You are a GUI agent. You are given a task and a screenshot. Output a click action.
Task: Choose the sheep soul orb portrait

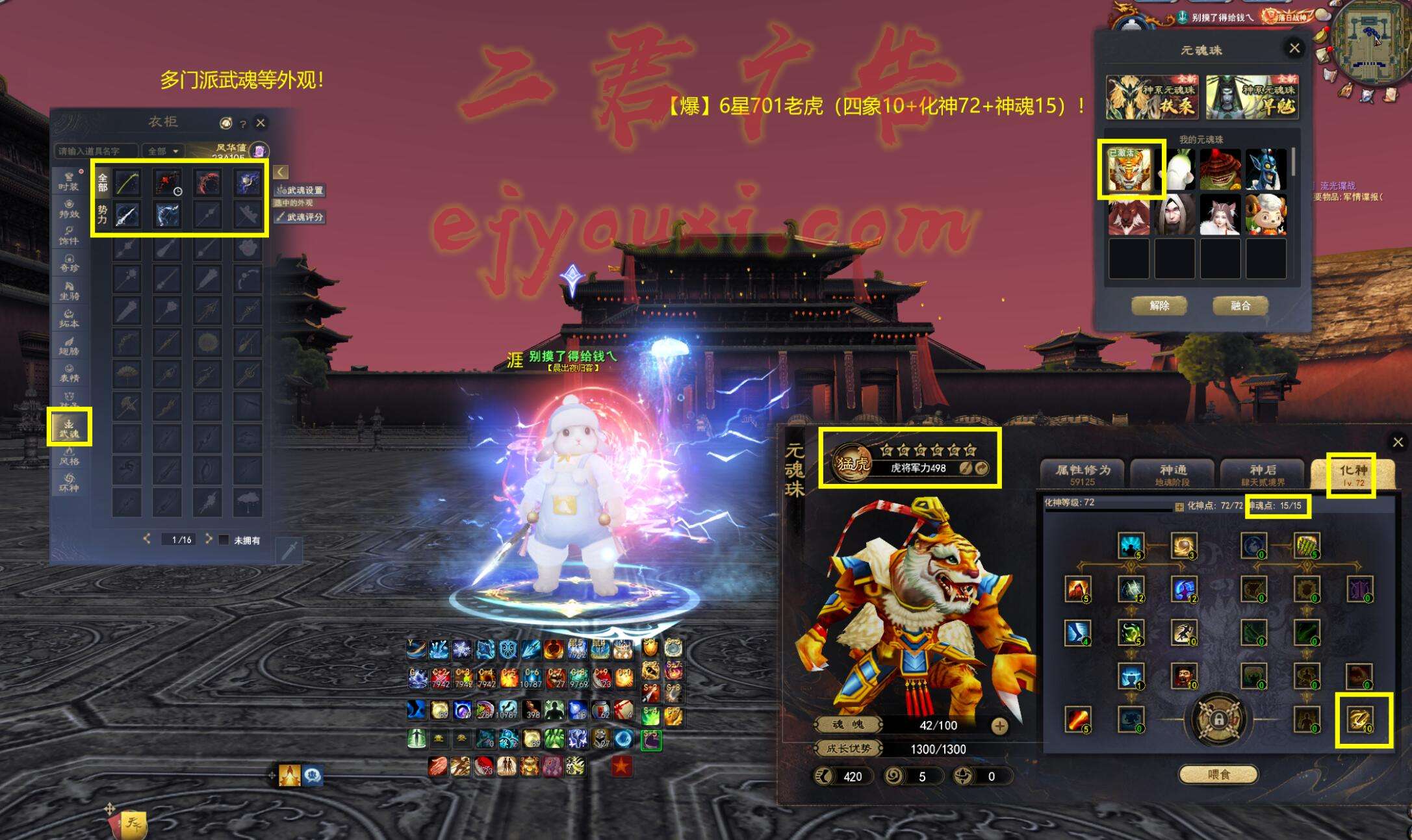[x=1266, y=215]
